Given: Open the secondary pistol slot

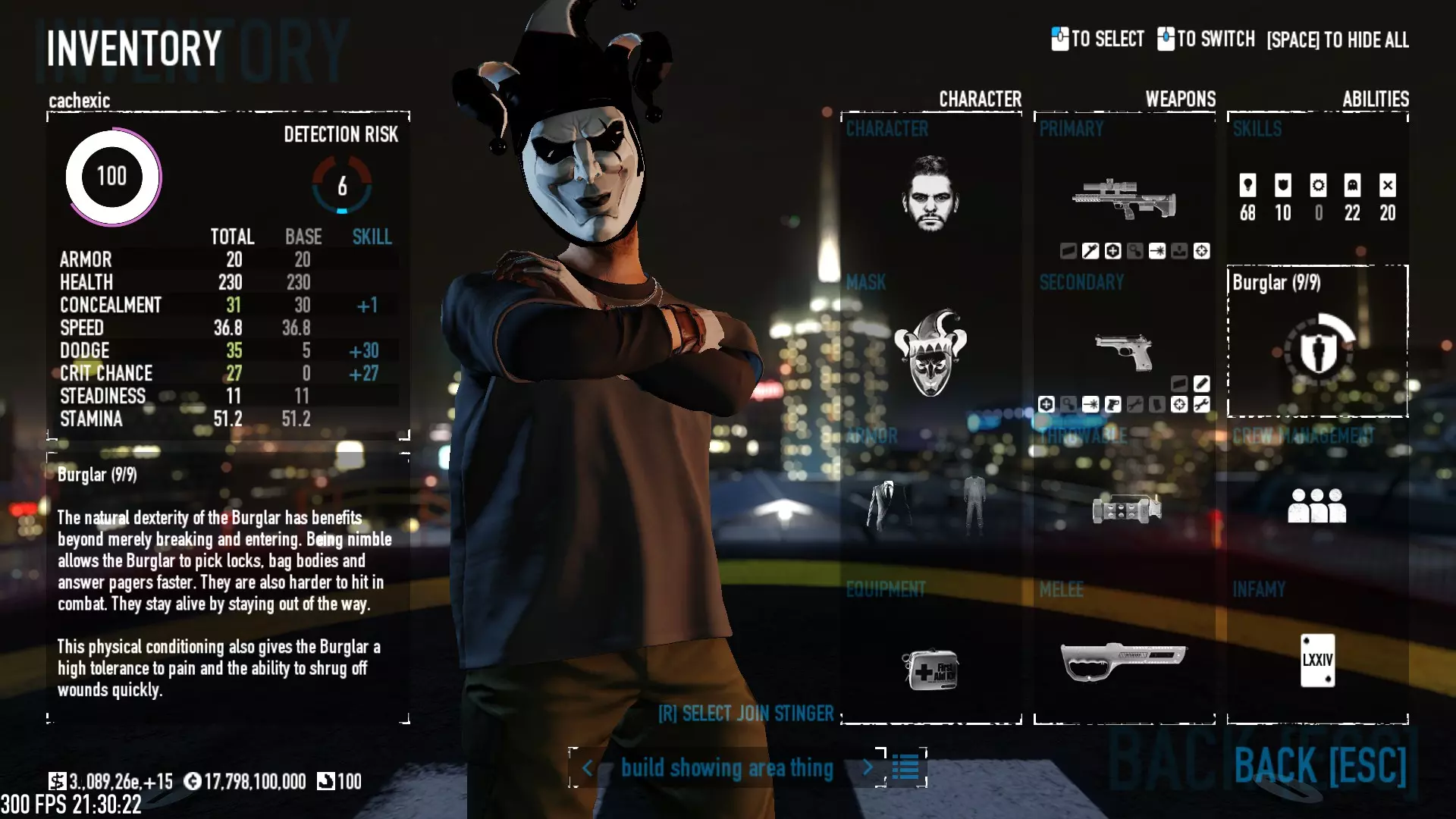Looking at the screenshot, I should [1124, 351].
